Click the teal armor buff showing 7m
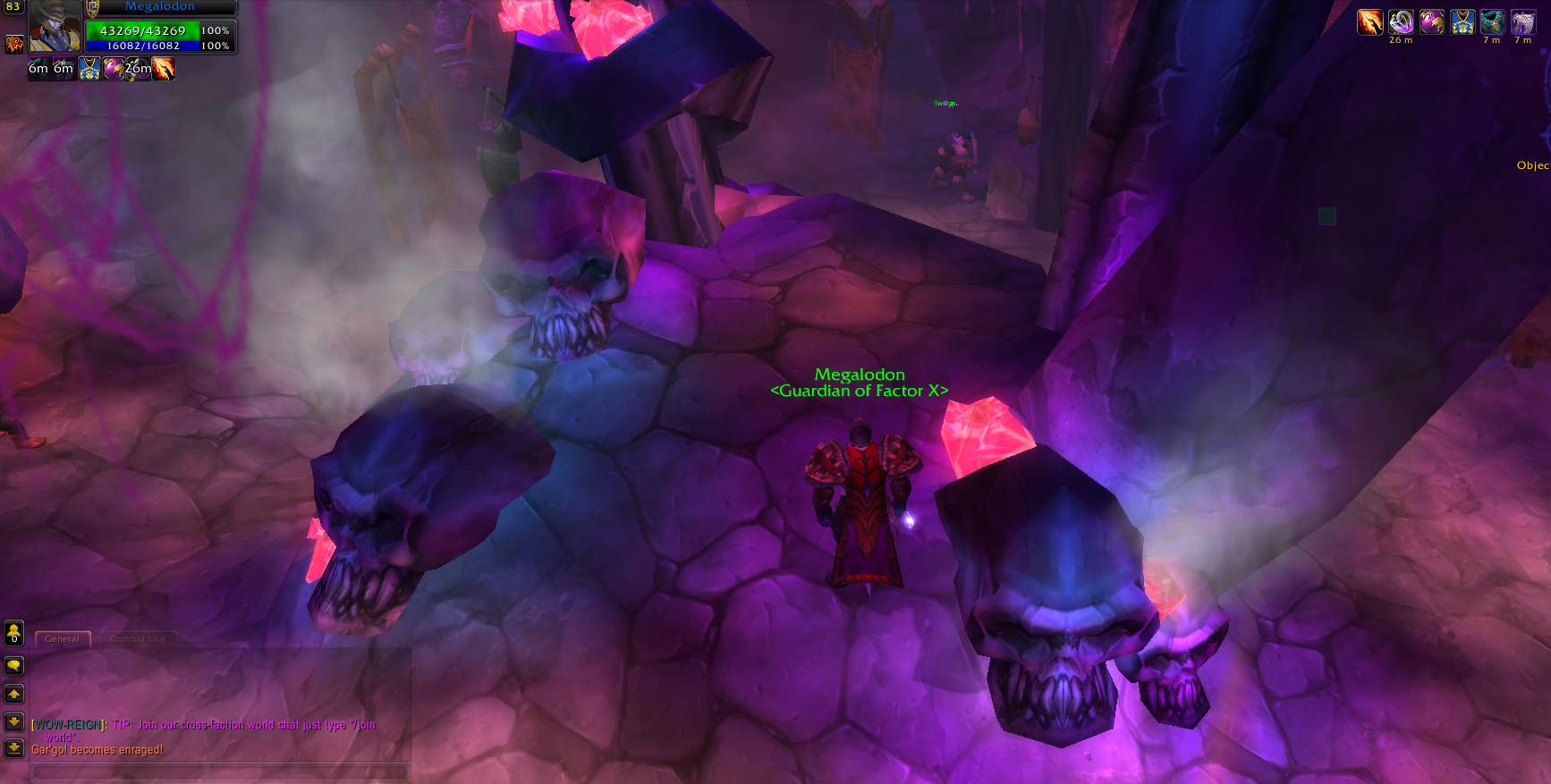Screen dimensions: 1551x784 1492,21
